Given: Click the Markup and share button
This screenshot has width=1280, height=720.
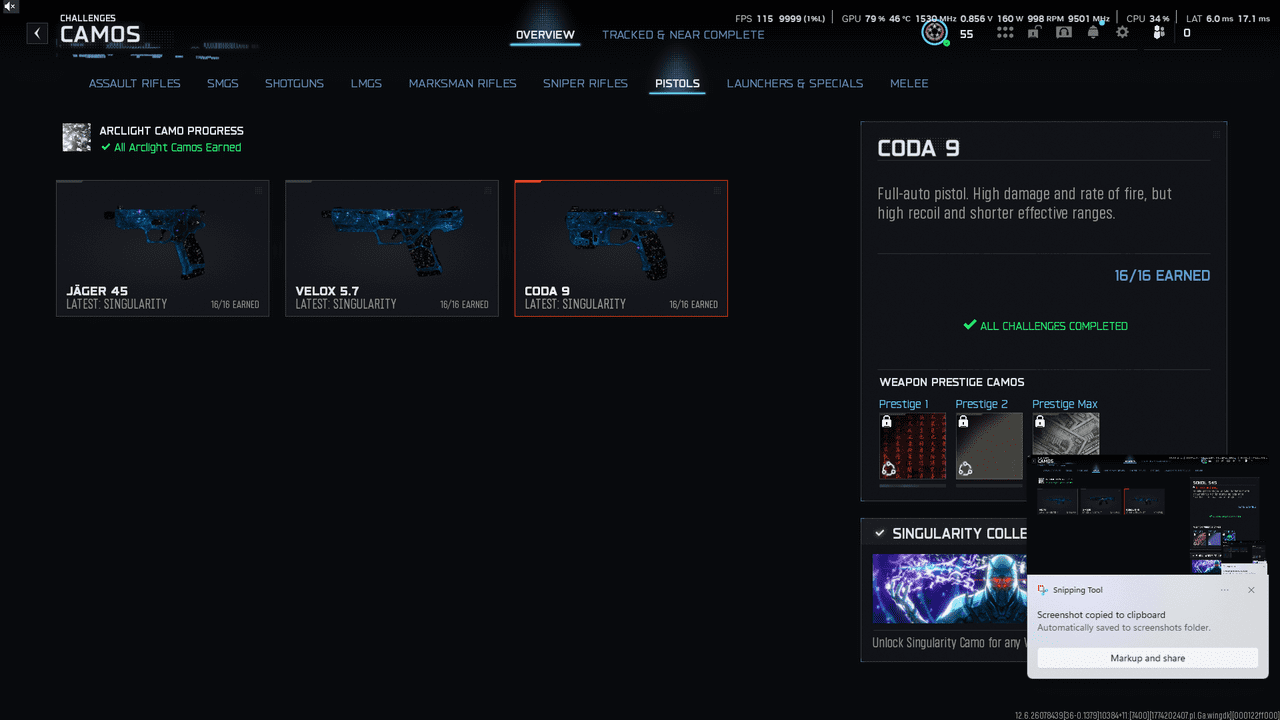Looking at the screenshot, I should coord(1147,657).
